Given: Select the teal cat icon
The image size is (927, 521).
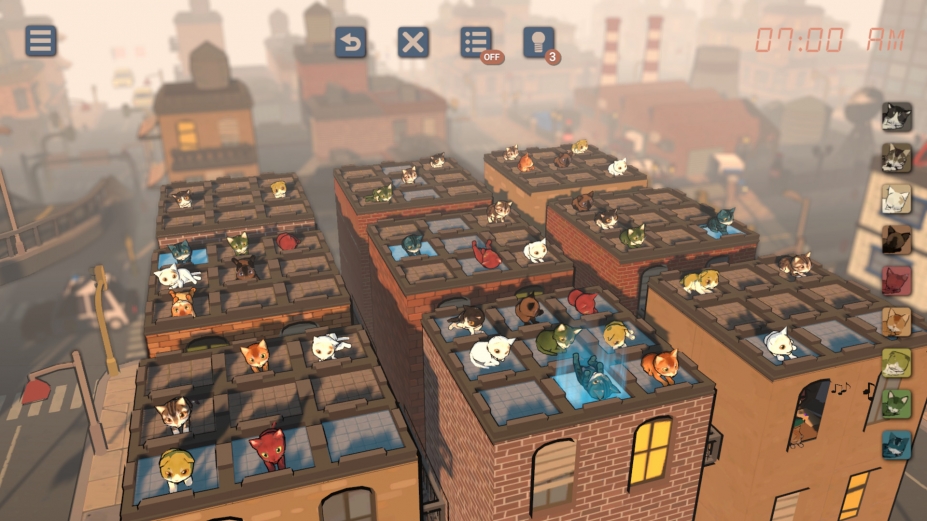Looking at the screenshot, I should click(x=896, y=445).
